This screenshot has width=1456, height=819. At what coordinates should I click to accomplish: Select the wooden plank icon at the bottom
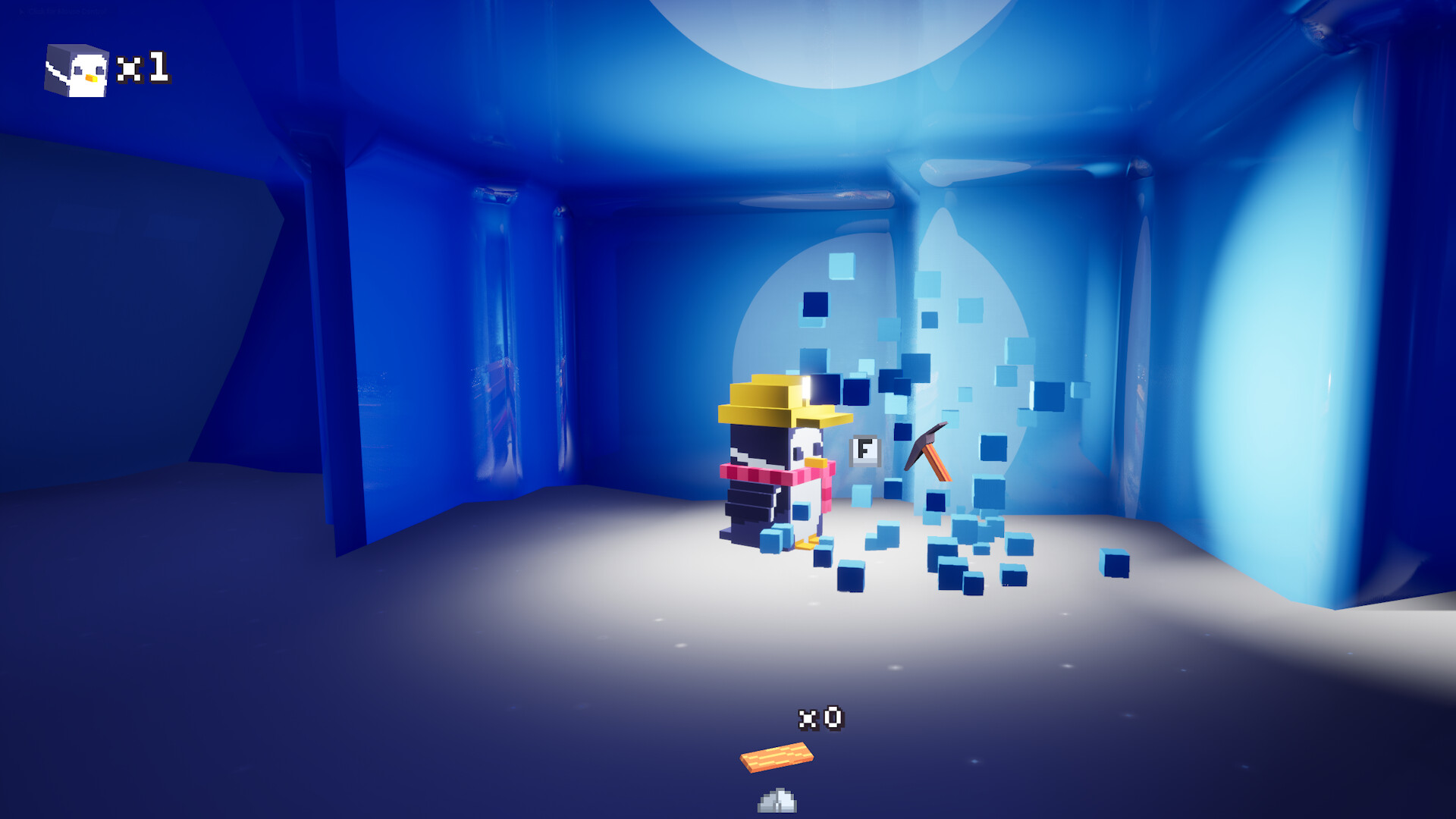[775, 757]
